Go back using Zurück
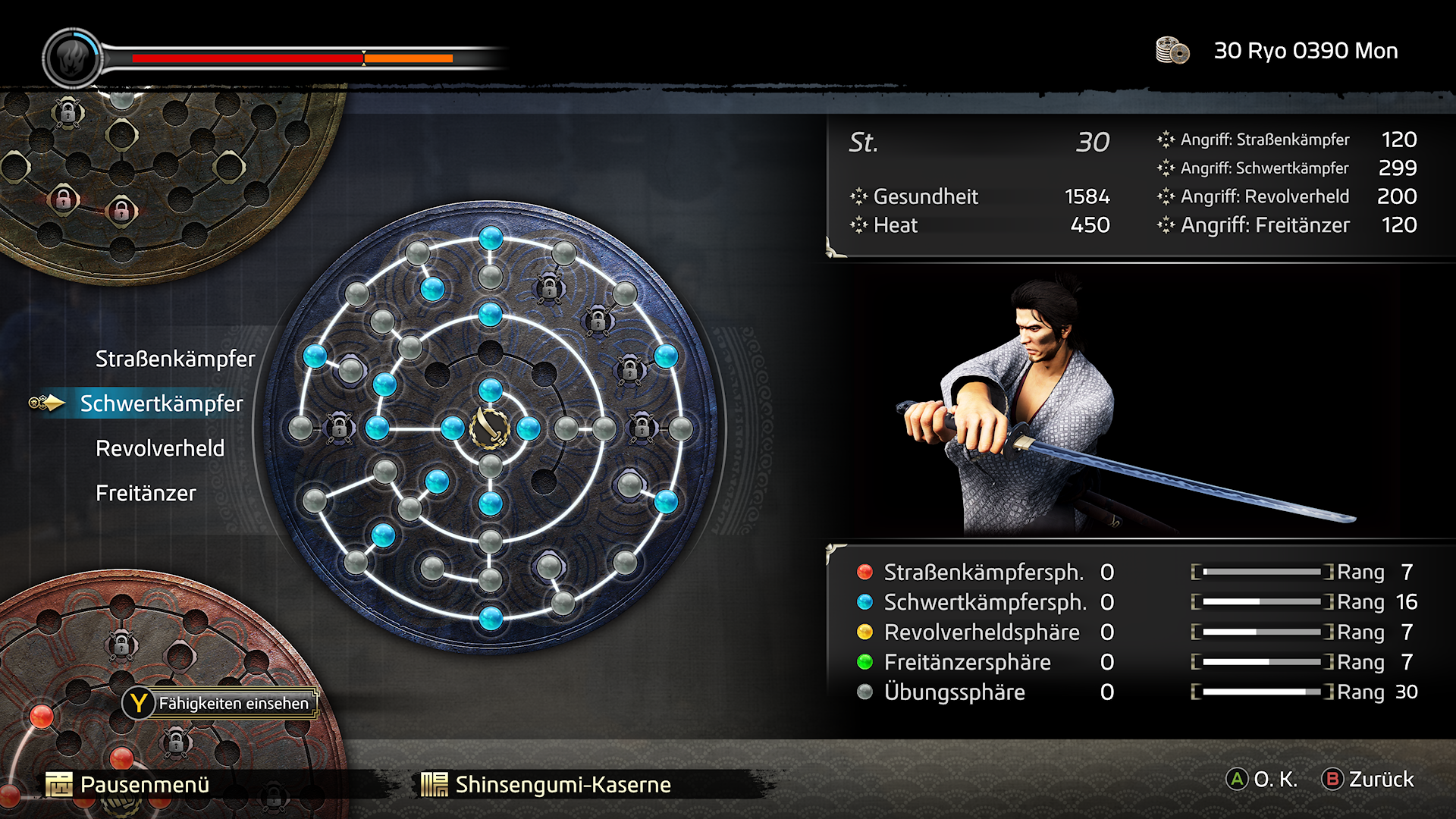The height and width of the screenshot is (819, 1456). tap(1369, 779)
